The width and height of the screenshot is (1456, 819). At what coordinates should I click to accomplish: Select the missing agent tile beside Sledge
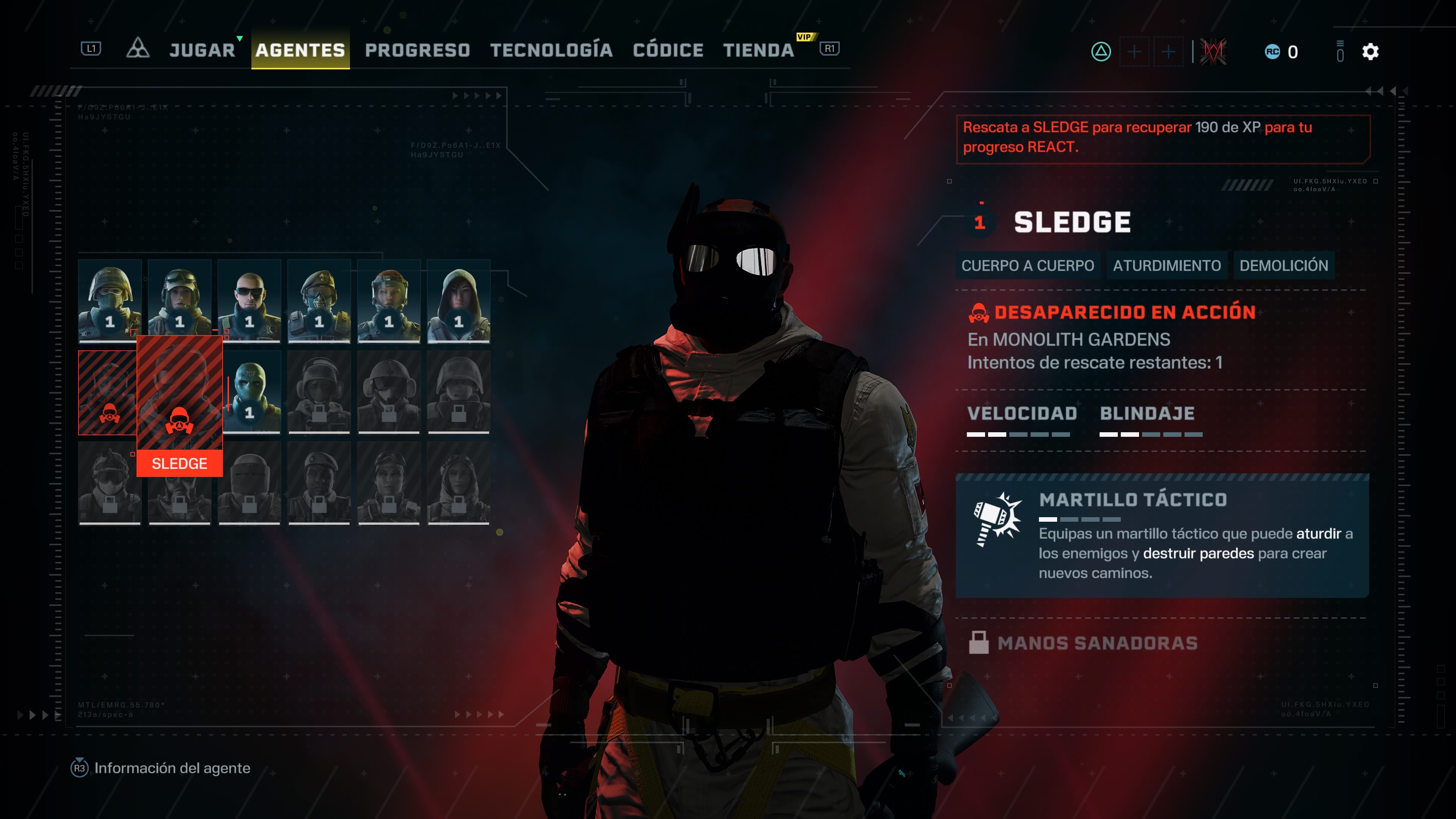point(107,392)
